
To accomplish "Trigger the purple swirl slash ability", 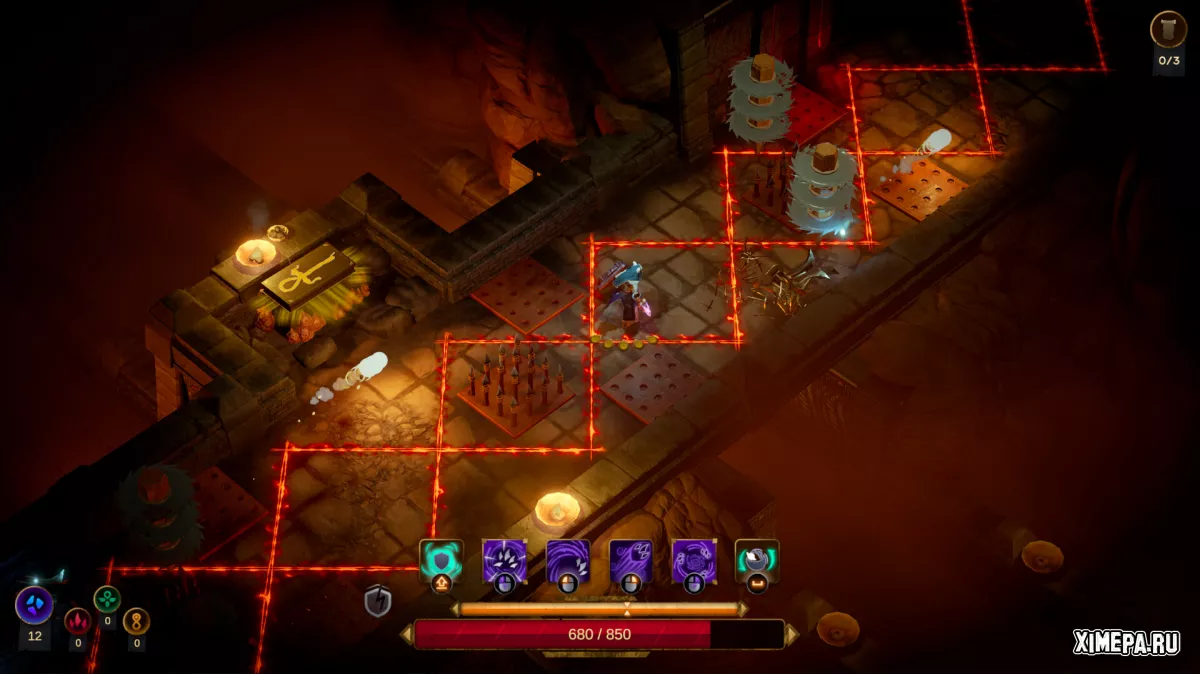I will click(x=568, y=561).
